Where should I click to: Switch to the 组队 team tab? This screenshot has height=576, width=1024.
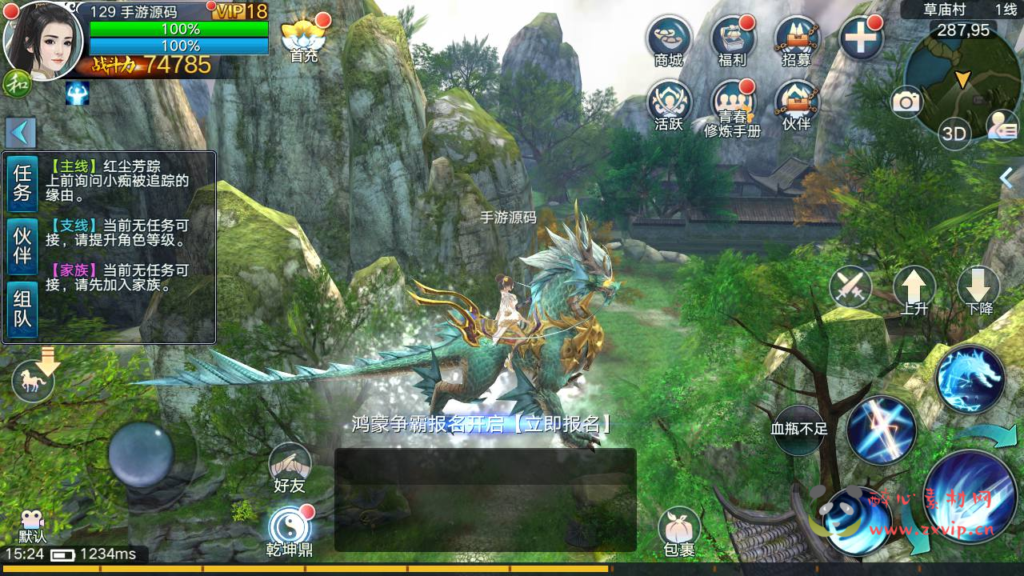coord(22,308)
